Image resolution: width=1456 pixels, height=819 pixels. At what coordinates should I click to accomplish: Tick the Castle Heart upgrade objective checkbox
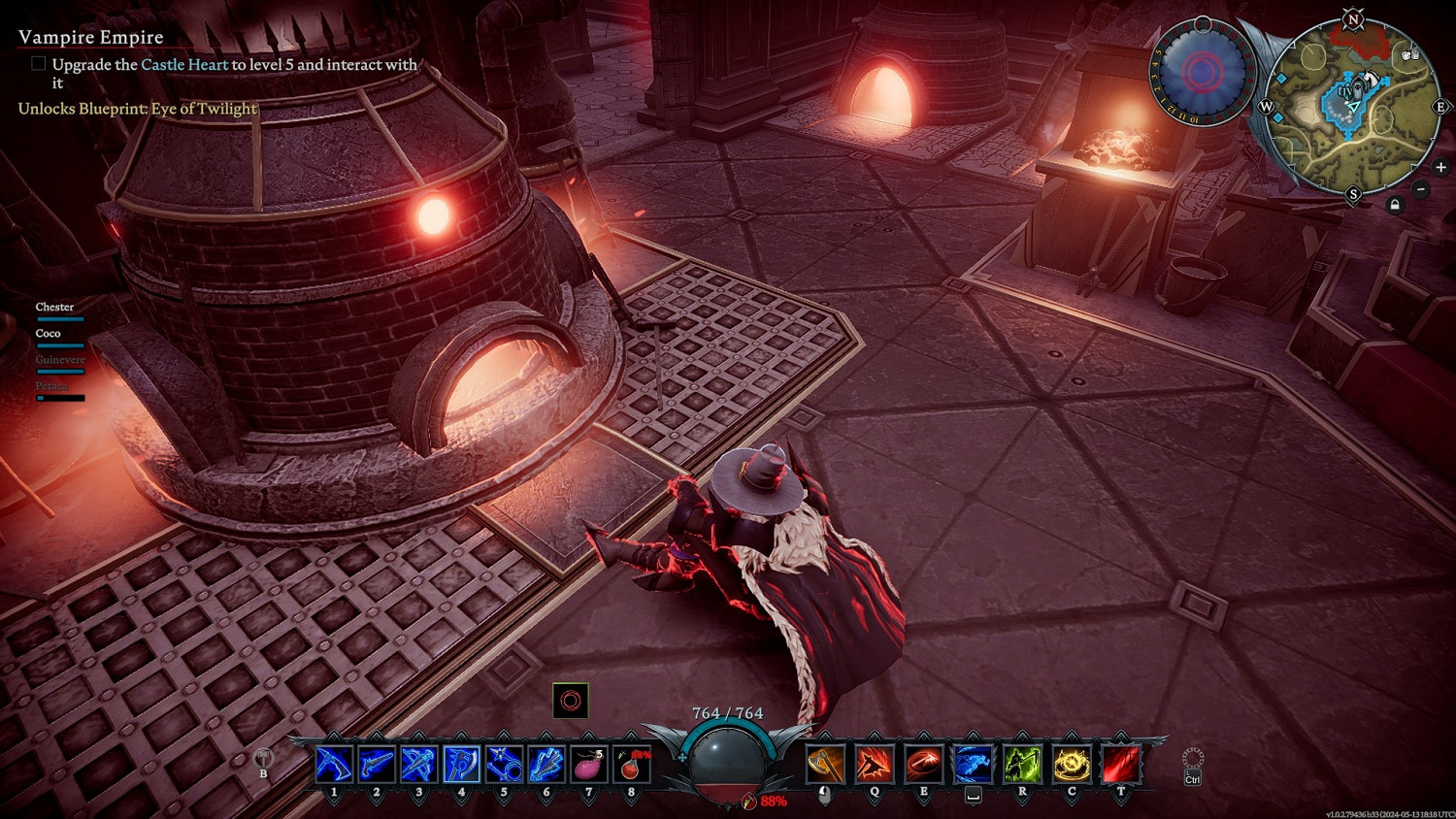tap(38, 64)
